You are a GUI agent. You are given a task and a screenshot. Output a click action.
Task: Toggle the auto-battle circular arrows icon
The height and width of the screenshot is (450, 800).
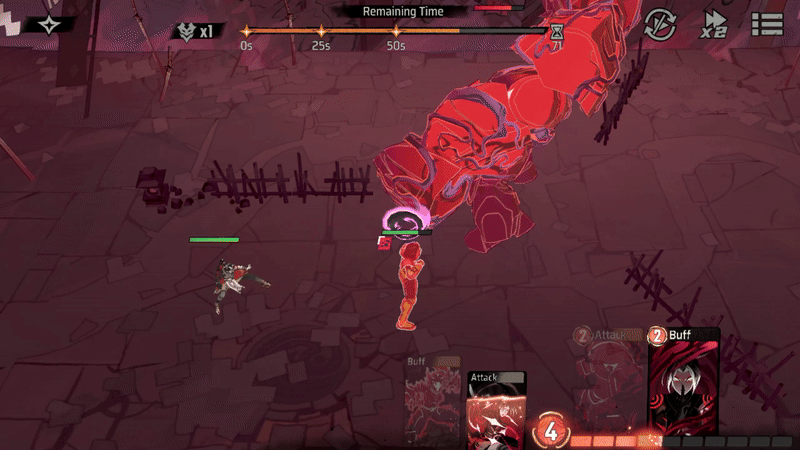coord(660,24)
